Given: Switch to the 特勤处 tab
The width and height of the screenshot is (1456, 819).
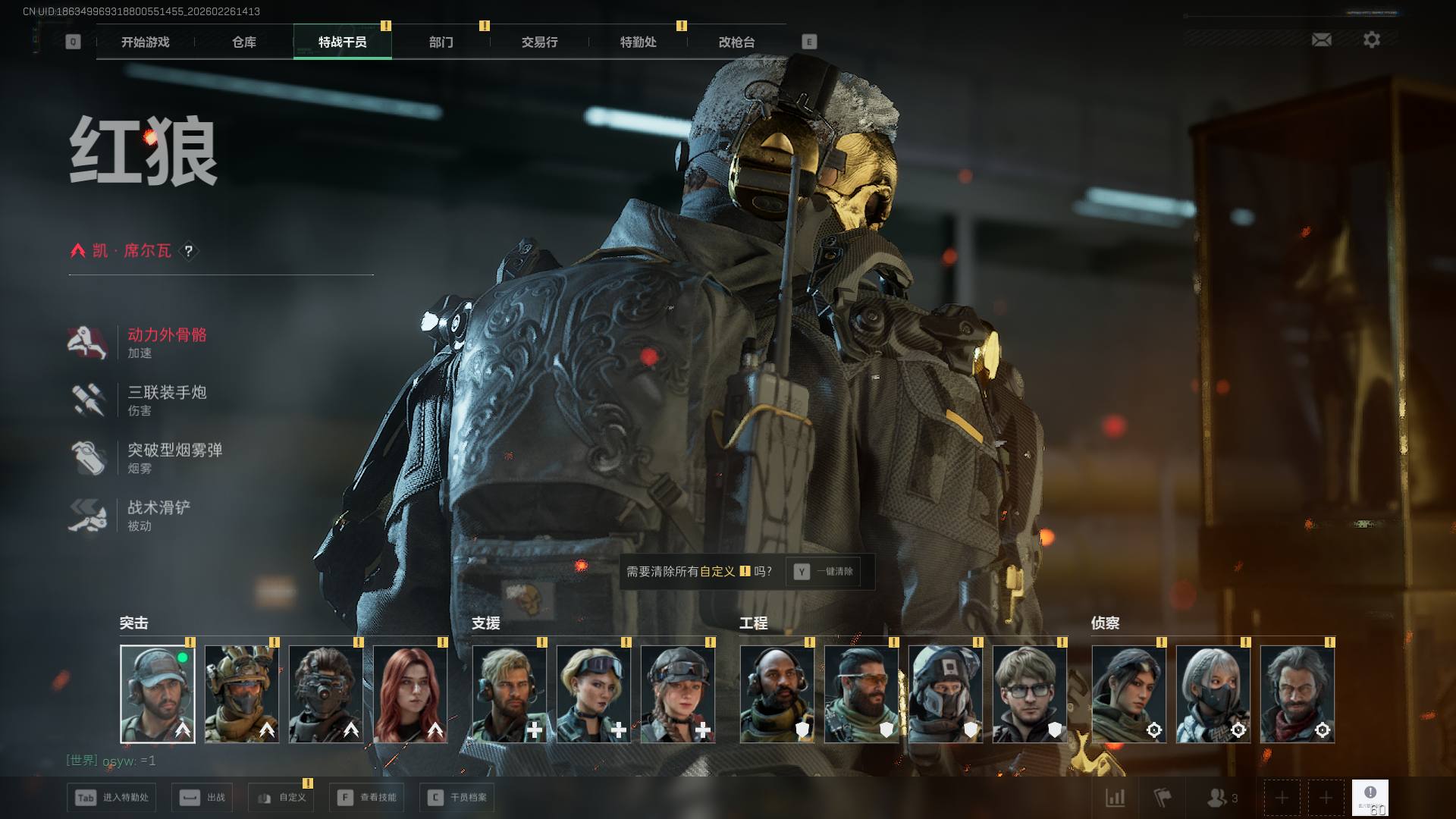Looking at the screenshot, I should [638, 42].
